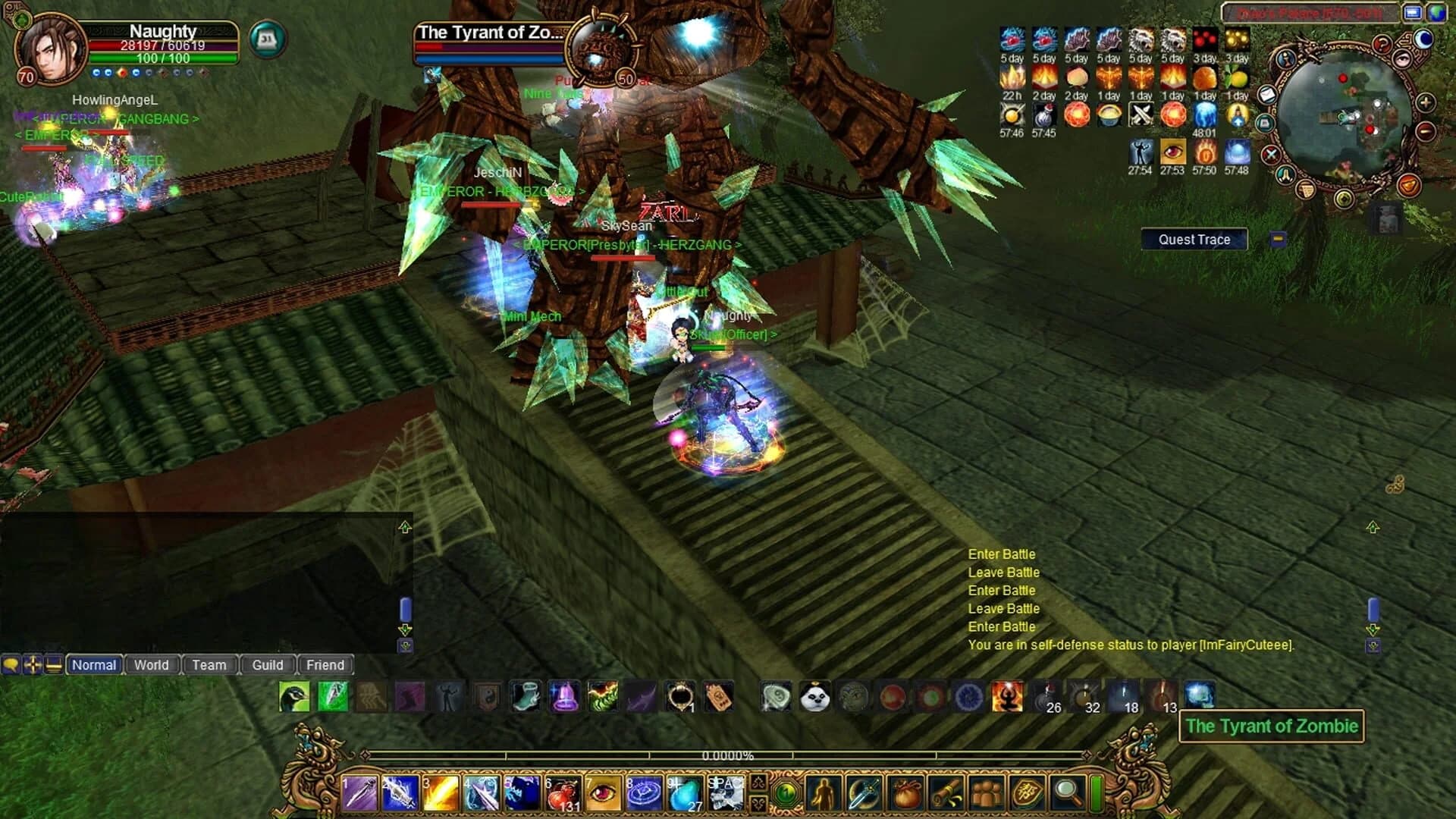Viewport: 1456px width, 819px height.
Task: Click the magnifying glass search icon
Action: (x=1067, y=792)
